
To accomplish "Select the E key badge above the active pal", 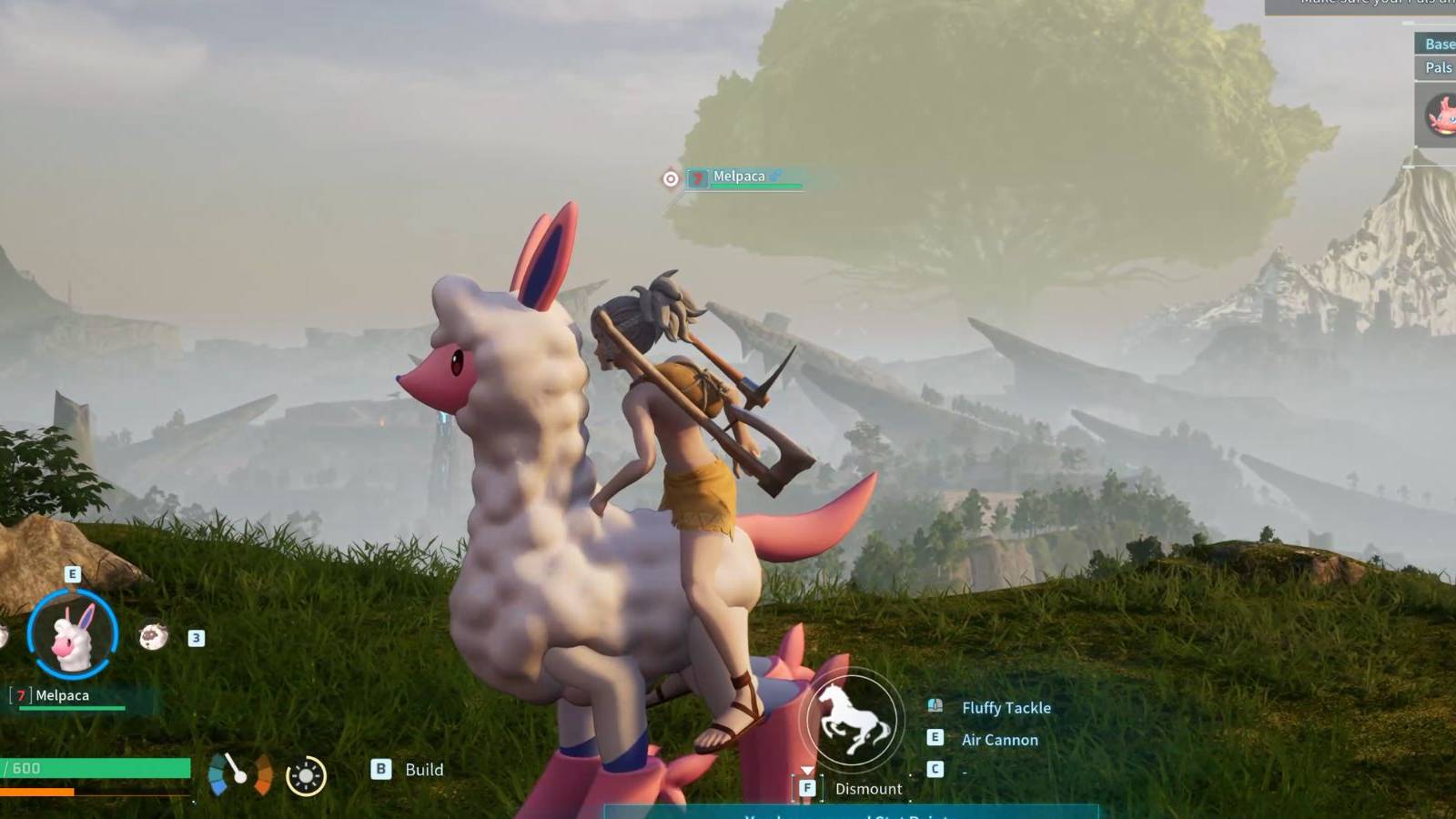I will point(73,574).
